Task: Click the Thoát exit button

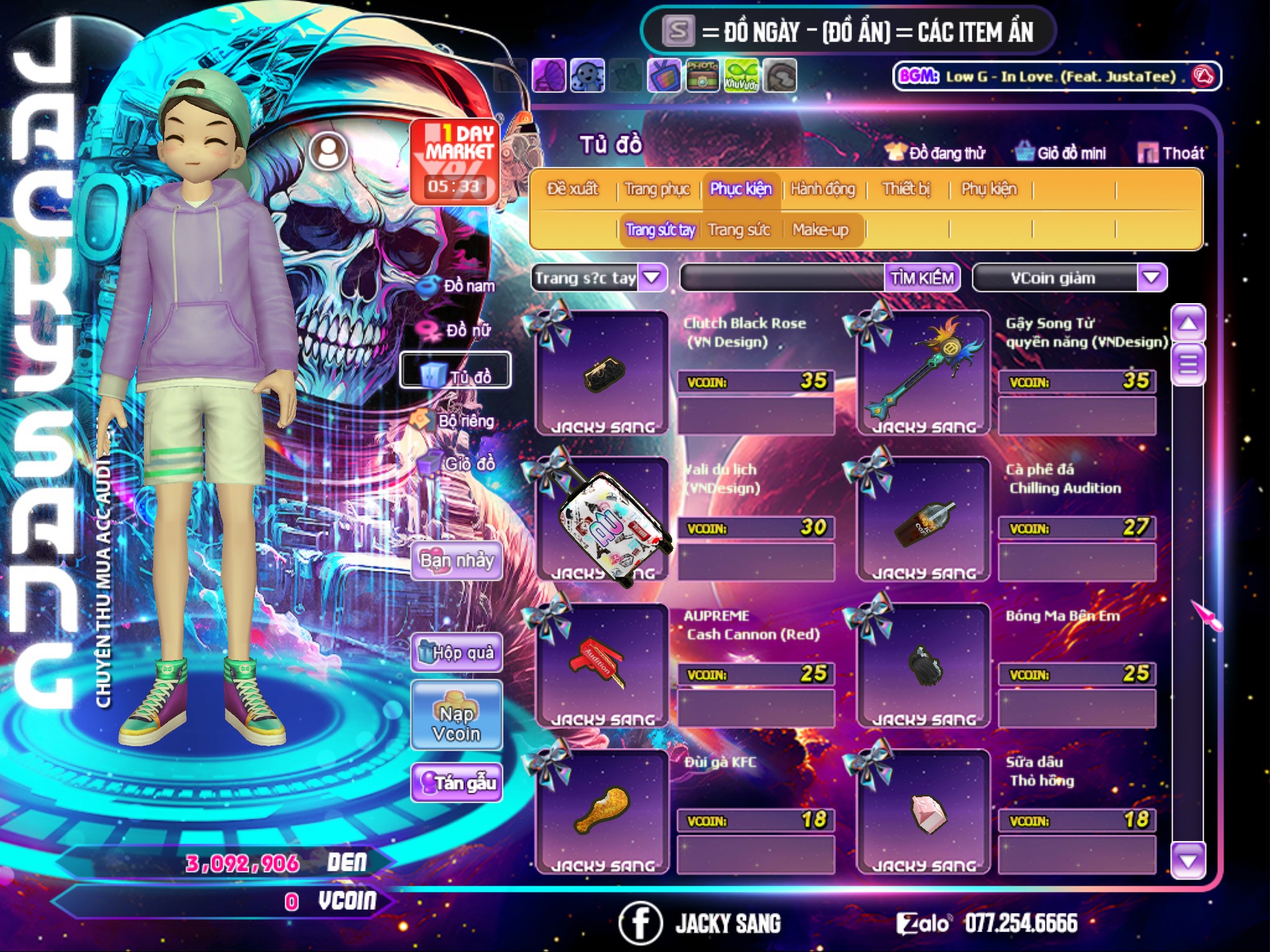Action: click(1171, 153)
